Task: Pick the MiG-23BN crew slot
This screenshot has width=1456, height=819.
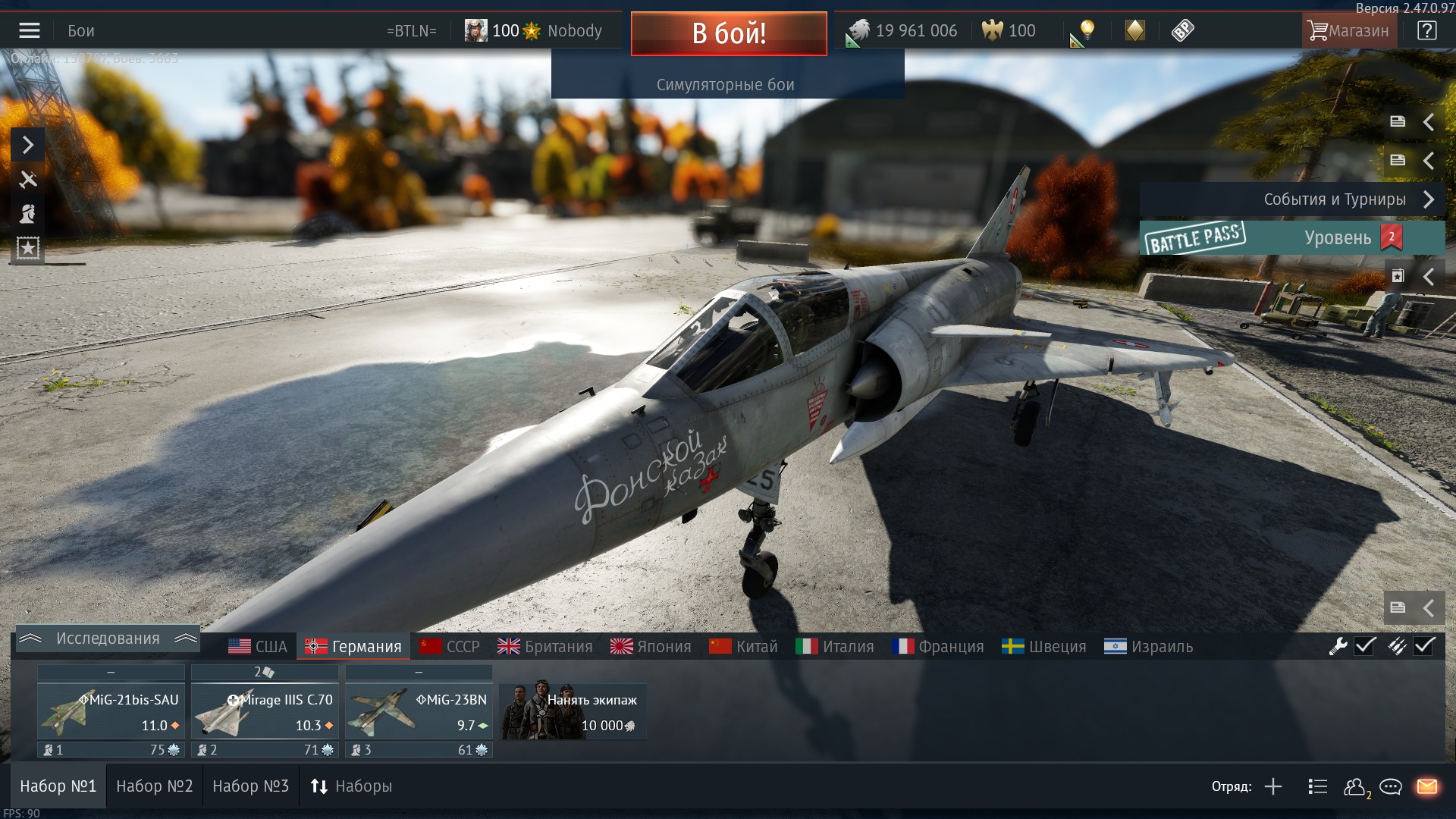Action: [x=419, y=711]
